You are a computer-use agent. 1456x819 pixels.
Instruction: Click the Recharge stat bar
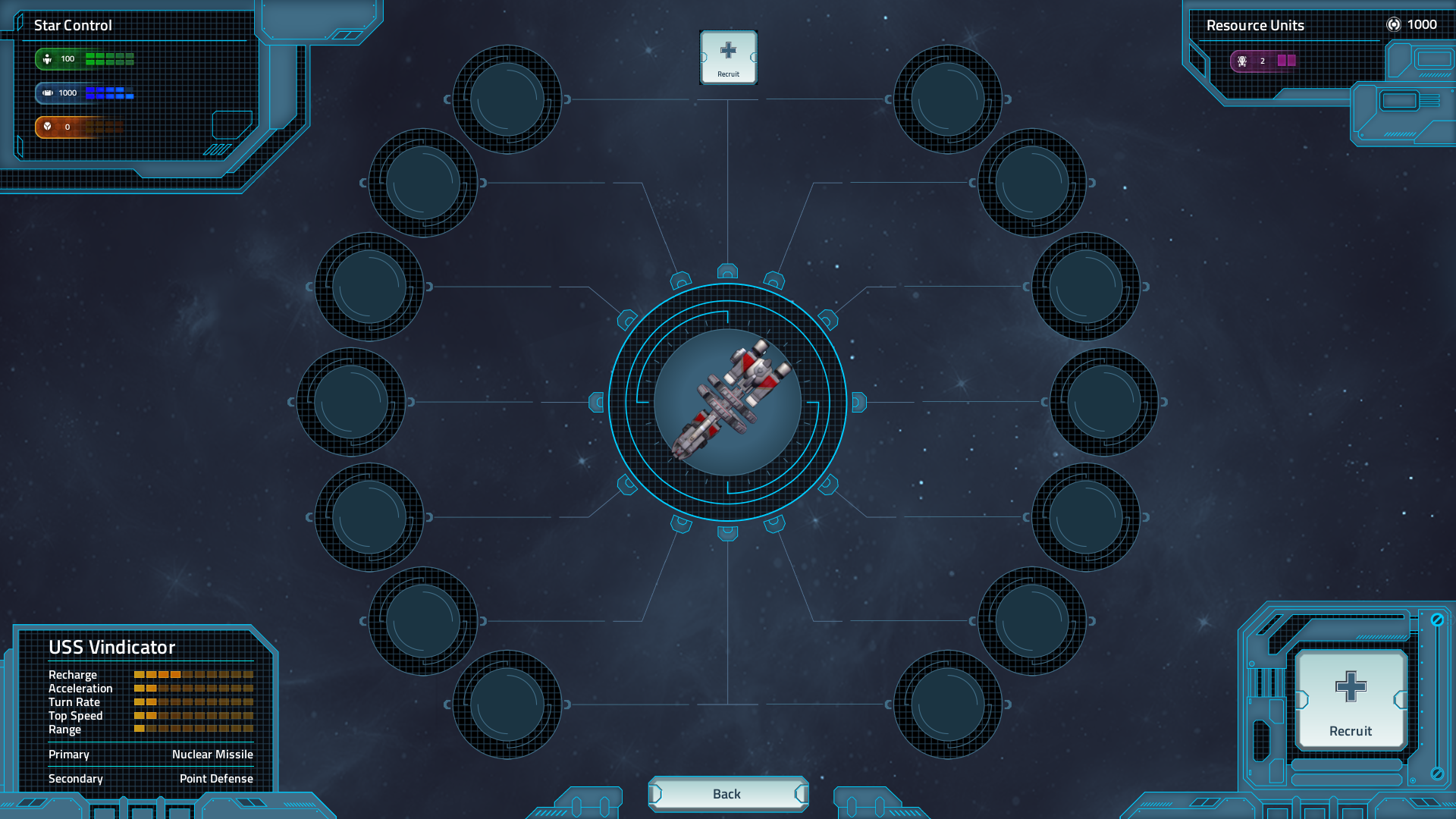(192, 674)
